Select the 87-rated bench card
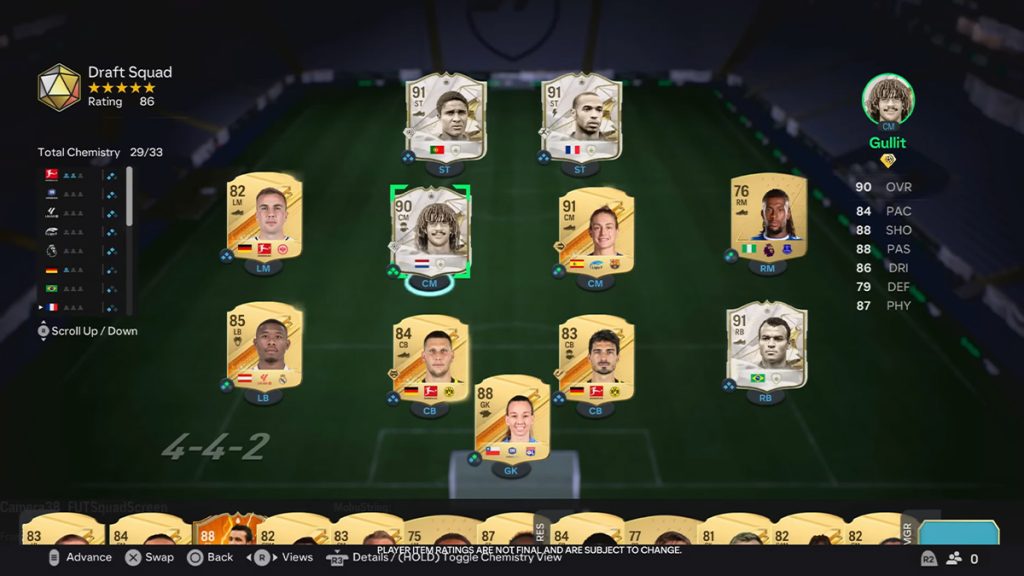Image resolution: width=1024 pixels, height=576 pixels. (x=504, y=530)
